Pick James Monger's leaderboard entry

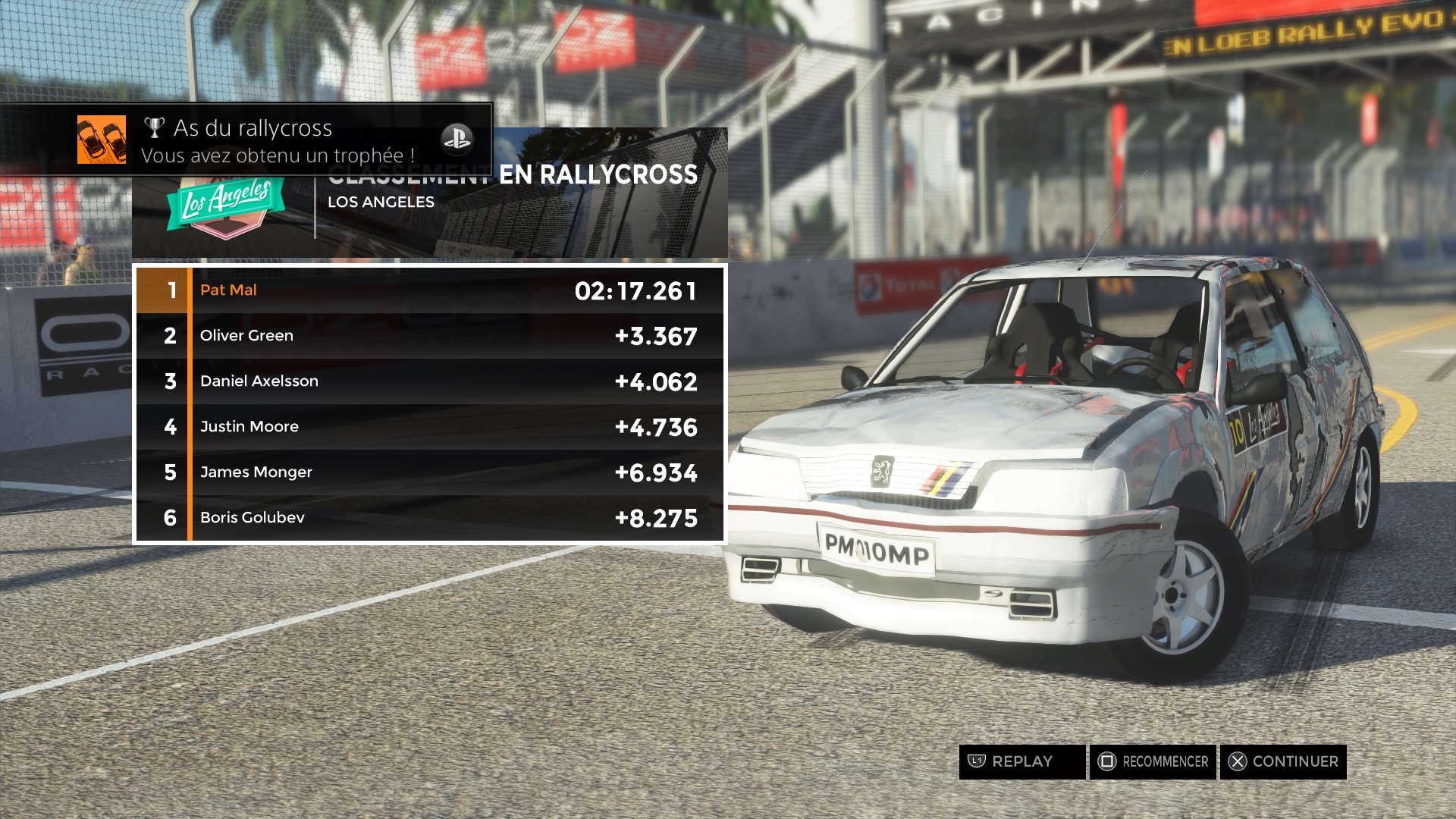pos(429,472)
